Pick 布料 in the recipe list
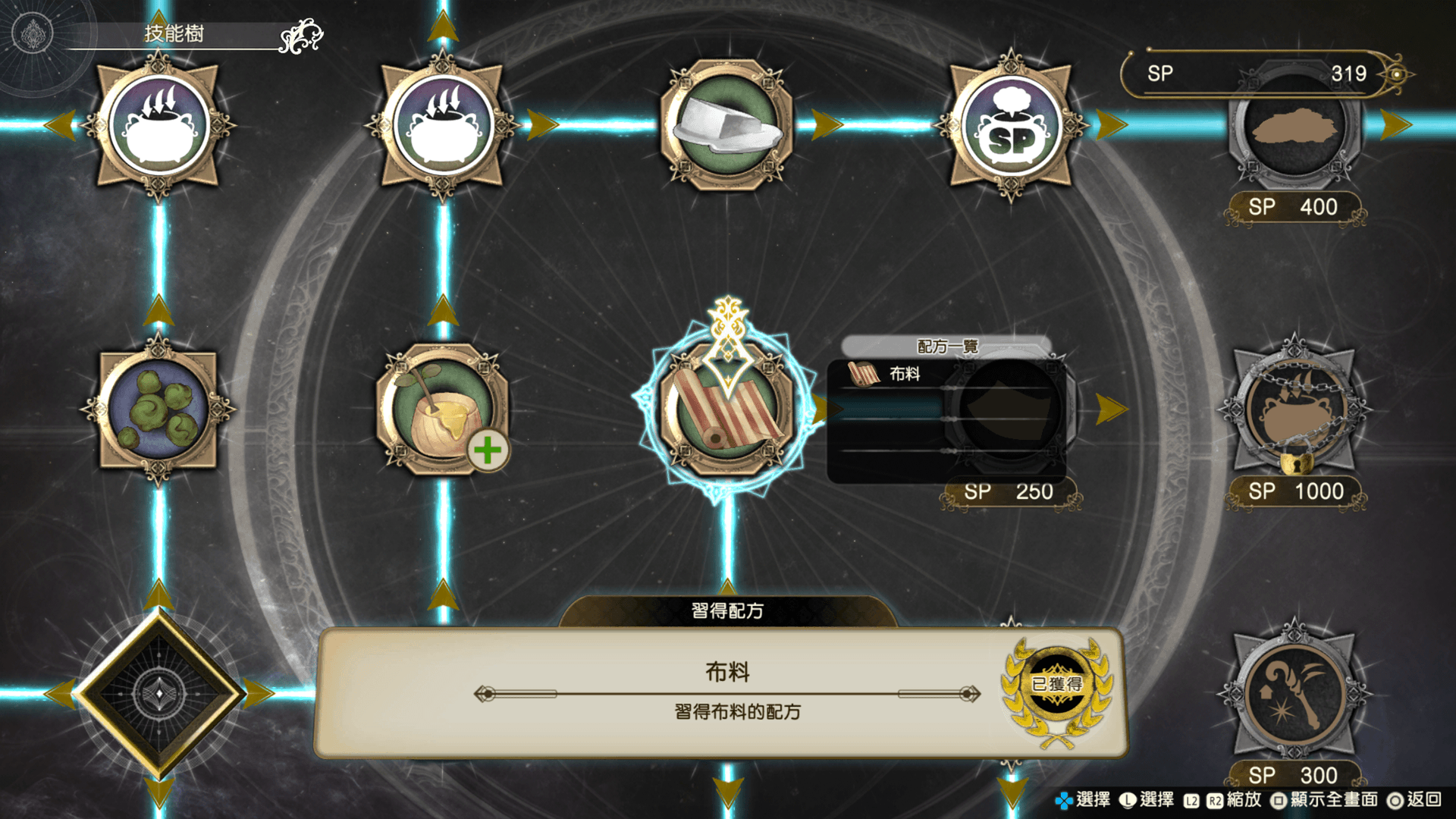 click(904, 374)
